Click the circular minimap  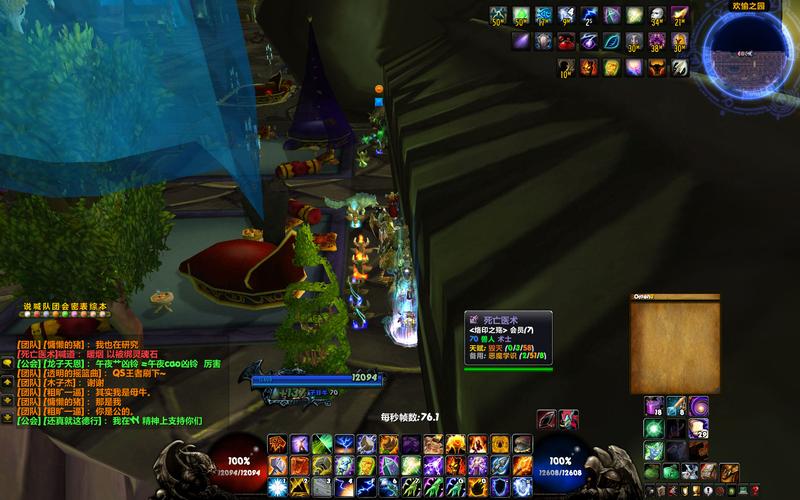click(751, 51)
